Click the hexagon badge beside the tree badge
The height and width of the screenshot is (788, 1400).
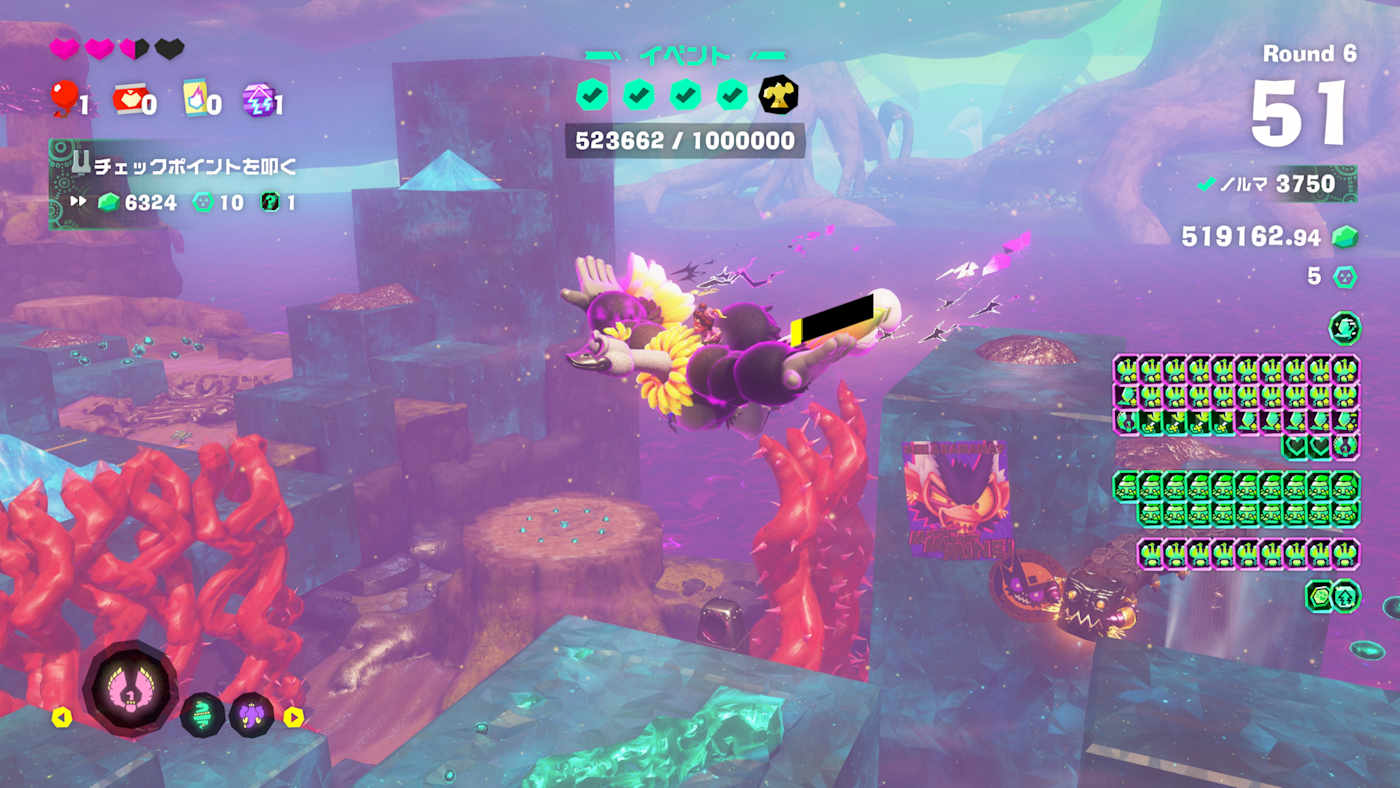click(1320, 596)
